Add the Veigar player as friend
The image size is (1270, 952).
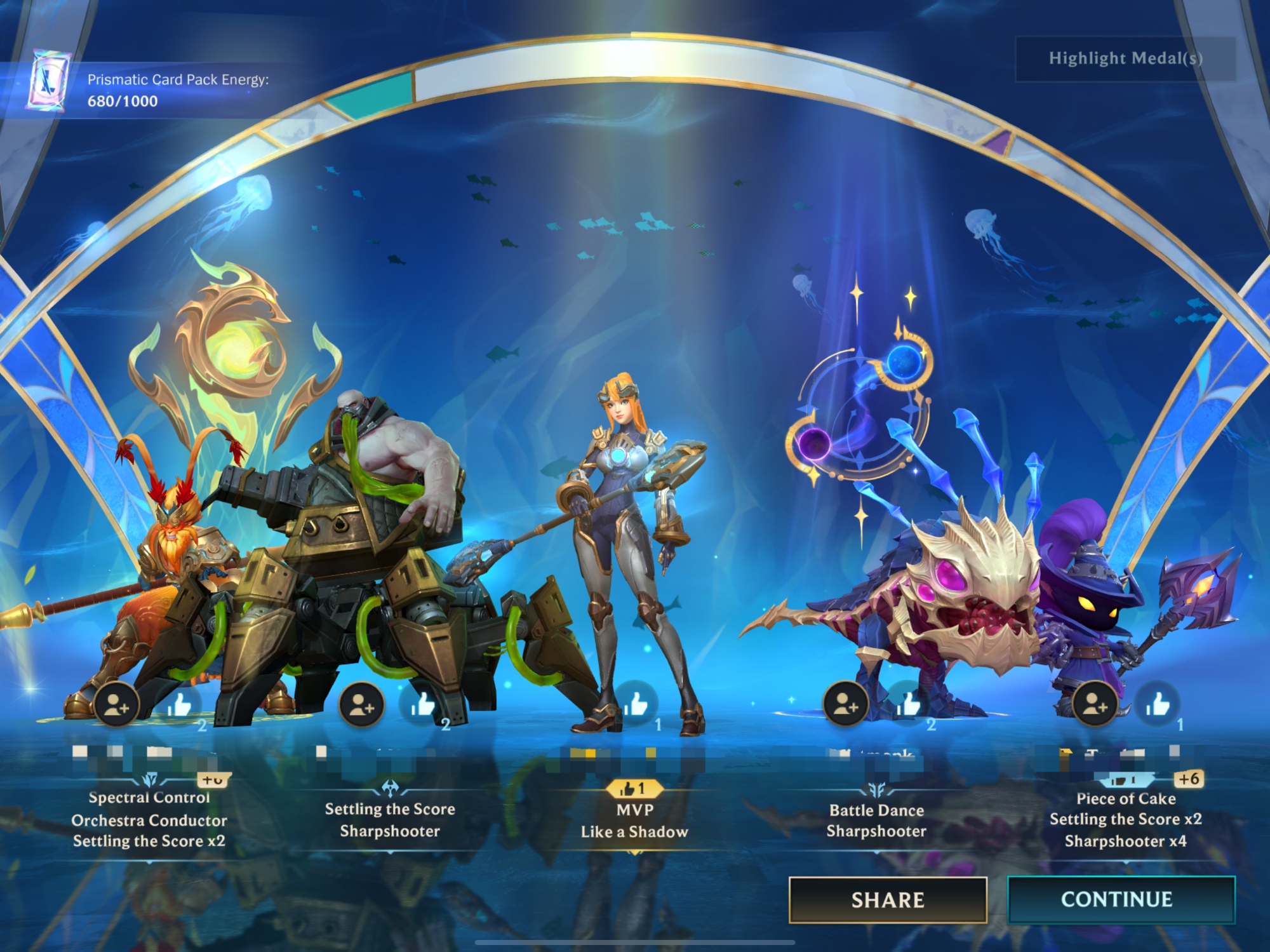coord(1095,704)
